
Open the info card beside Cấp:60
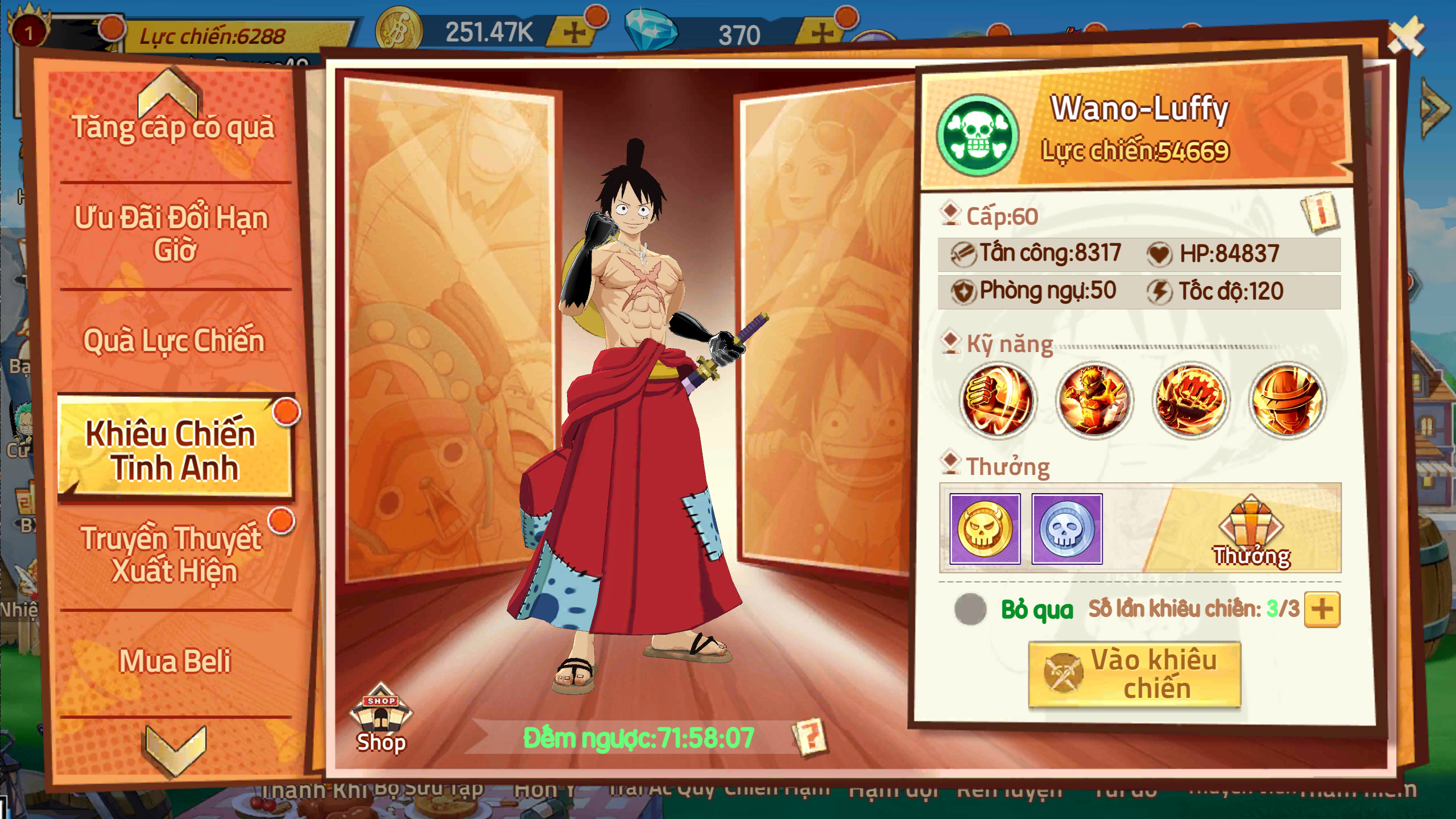pyautogui.click(x=1321, y=213)
